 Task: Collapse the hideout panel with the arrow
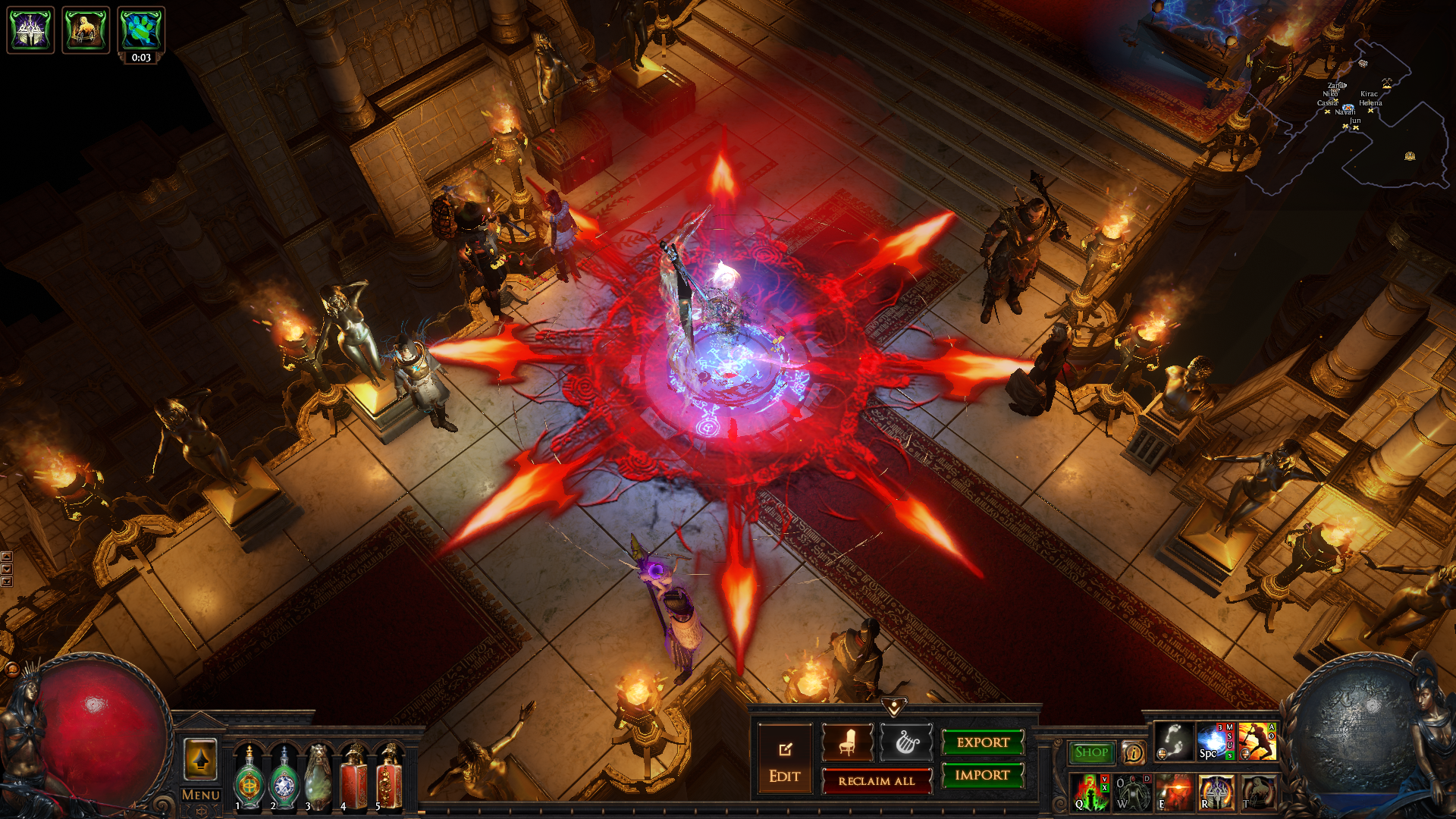pos(894,708)
